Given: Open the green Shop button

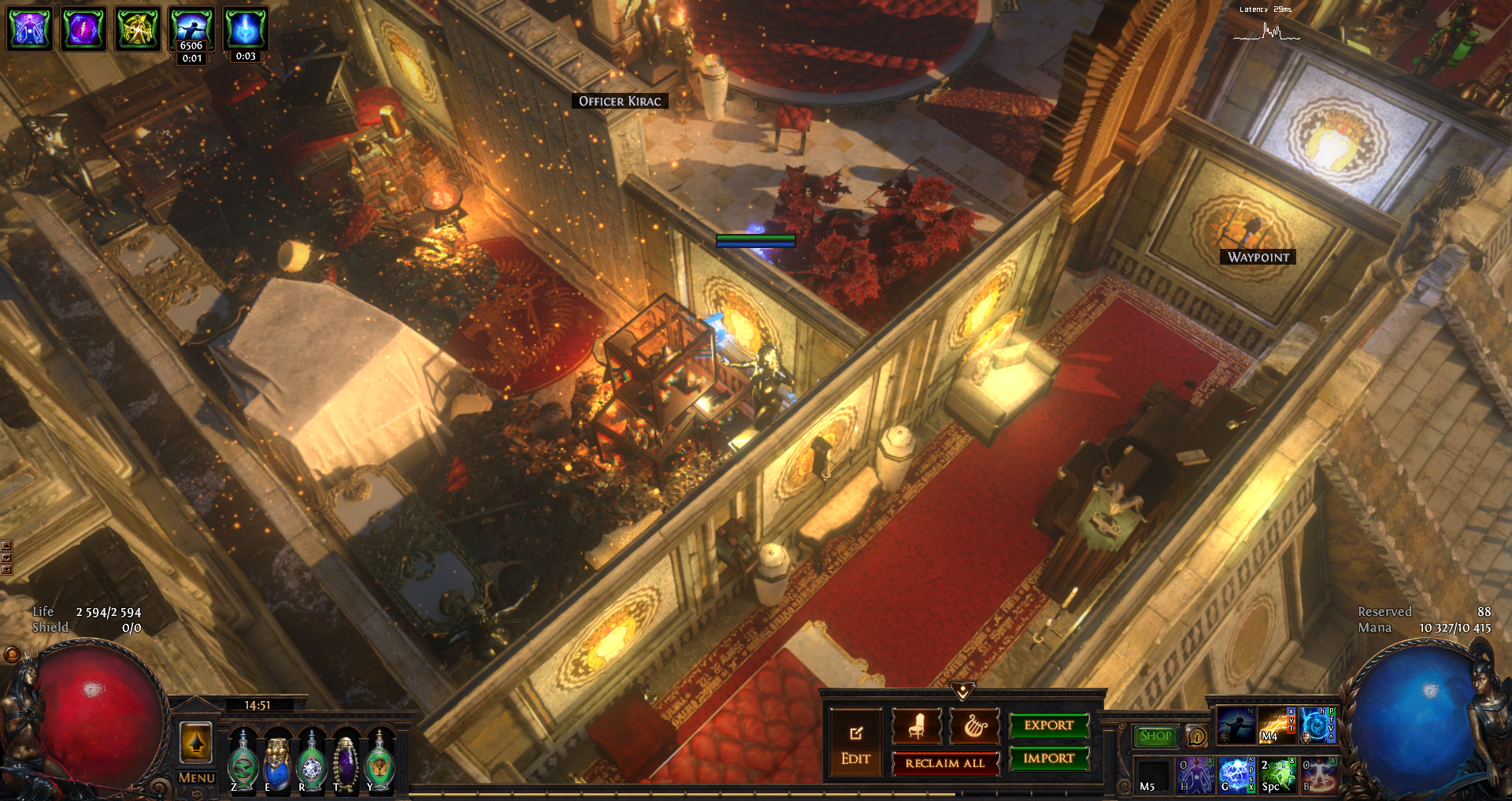Looking at the screenshot, I should pos(1155,736).
